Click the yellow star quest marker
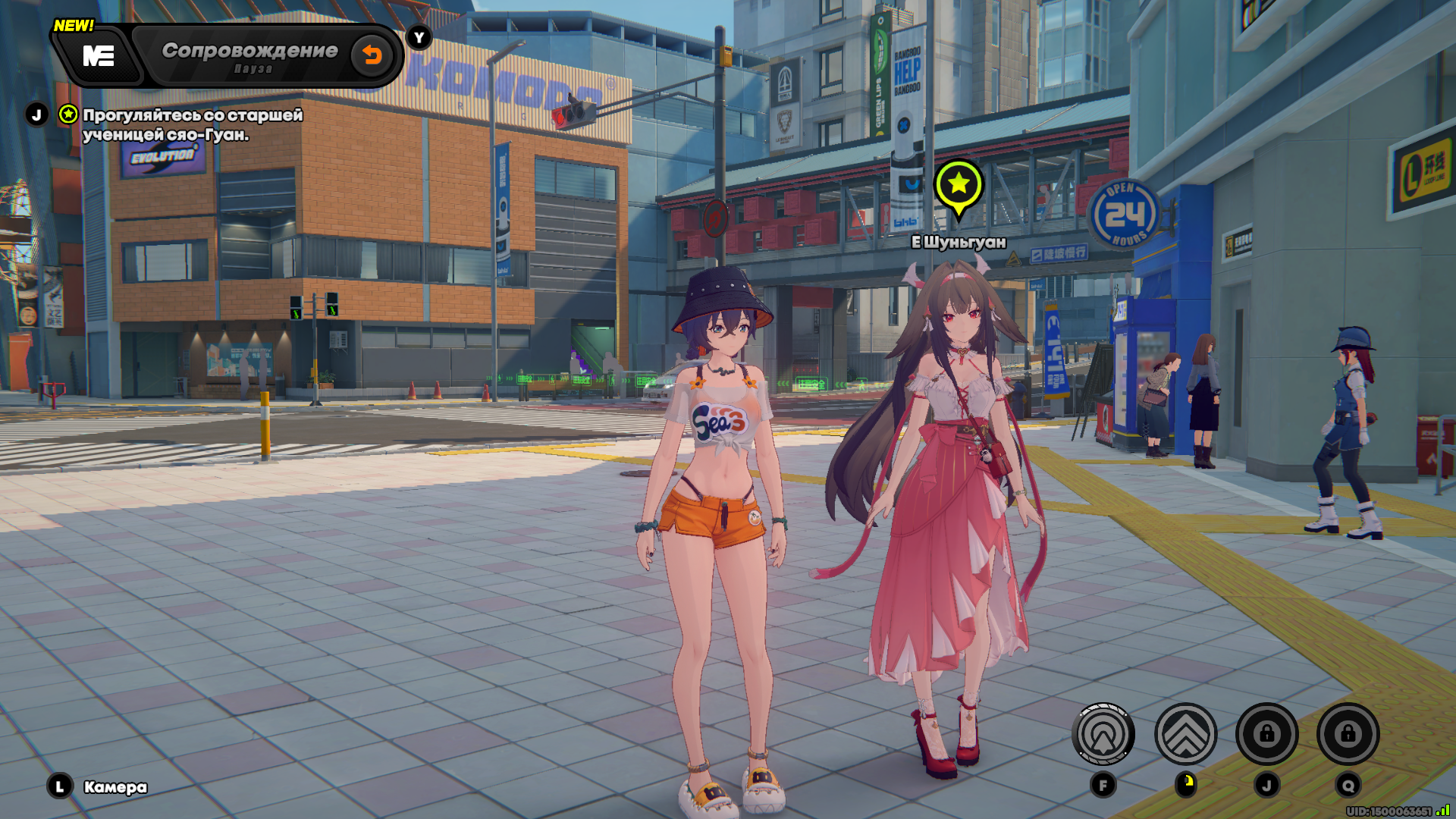This screenshot has height=819, width=1456. pos(959,184)
